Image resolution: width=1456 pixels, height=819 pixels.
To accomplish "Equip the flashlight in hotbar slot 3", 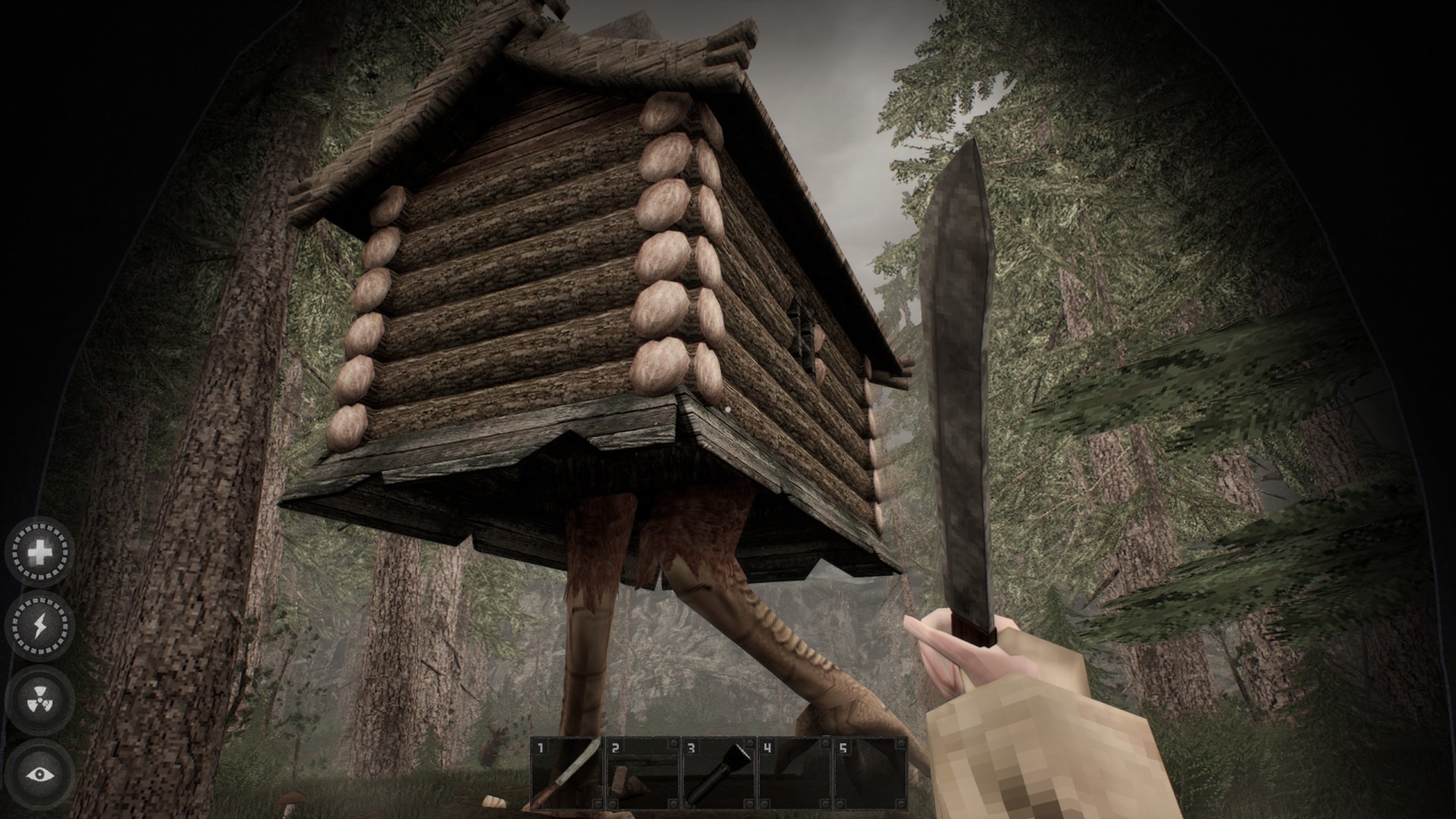I will pyautogui.click(x=719, y=773).
